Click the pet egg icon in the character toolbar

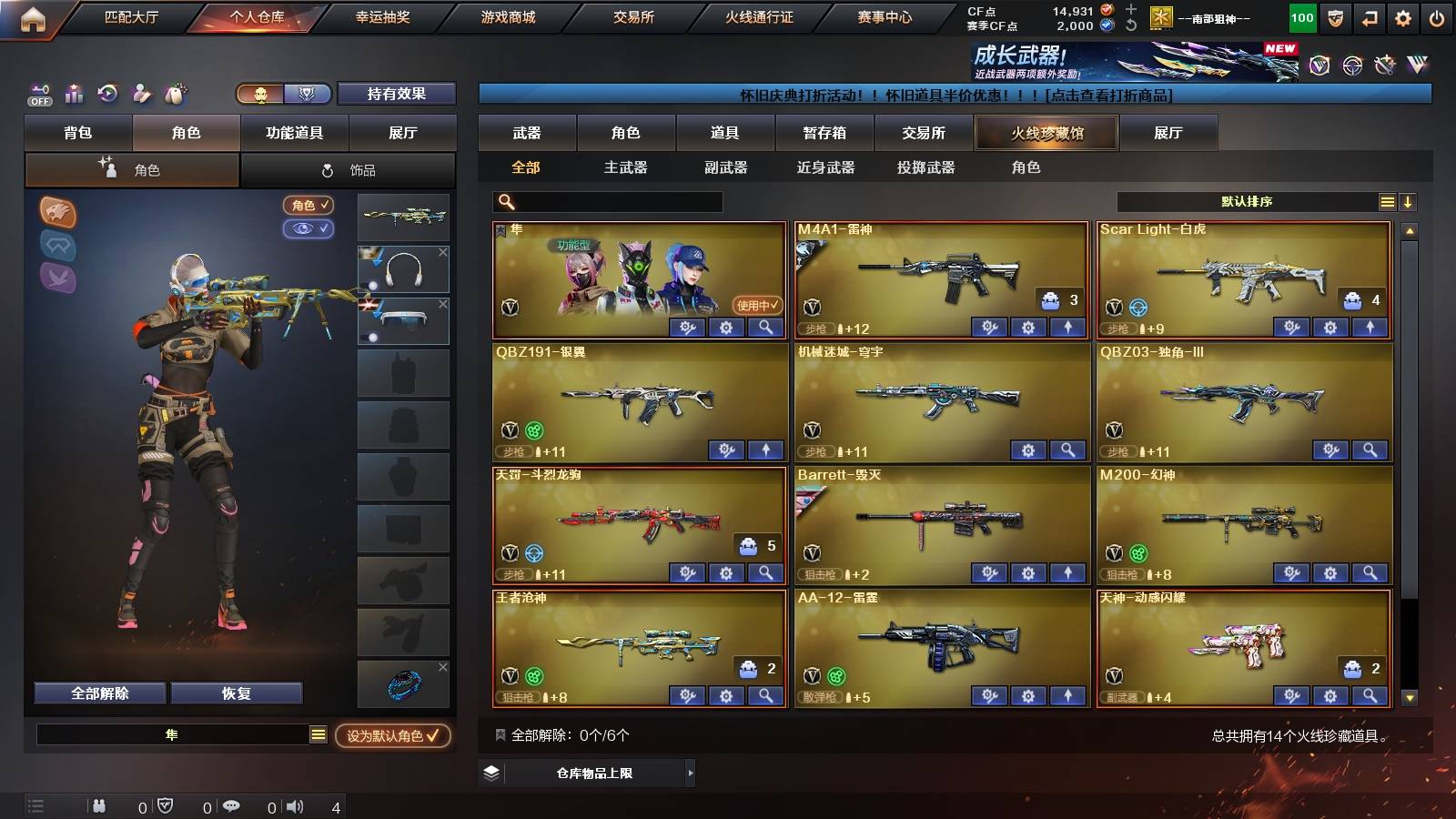[x=173, y=94]
